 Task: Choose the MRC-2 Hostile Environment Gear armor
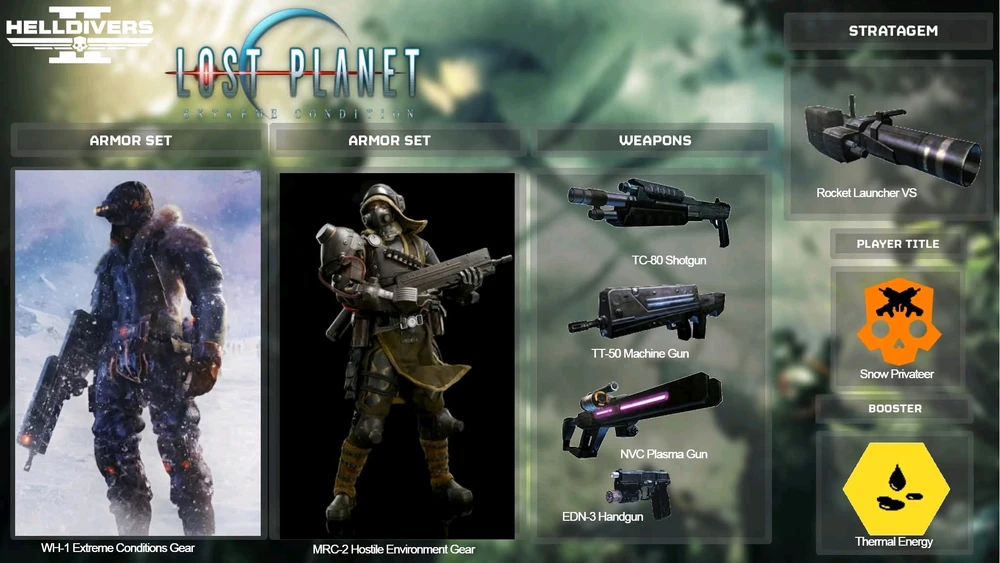397,356
